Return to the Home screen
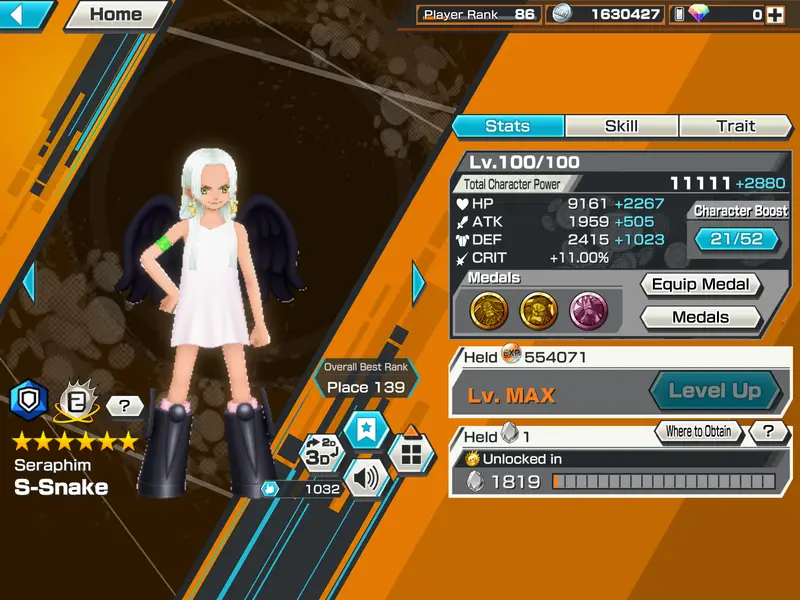The width and height of the screenshot is (800, 600). 116,14
